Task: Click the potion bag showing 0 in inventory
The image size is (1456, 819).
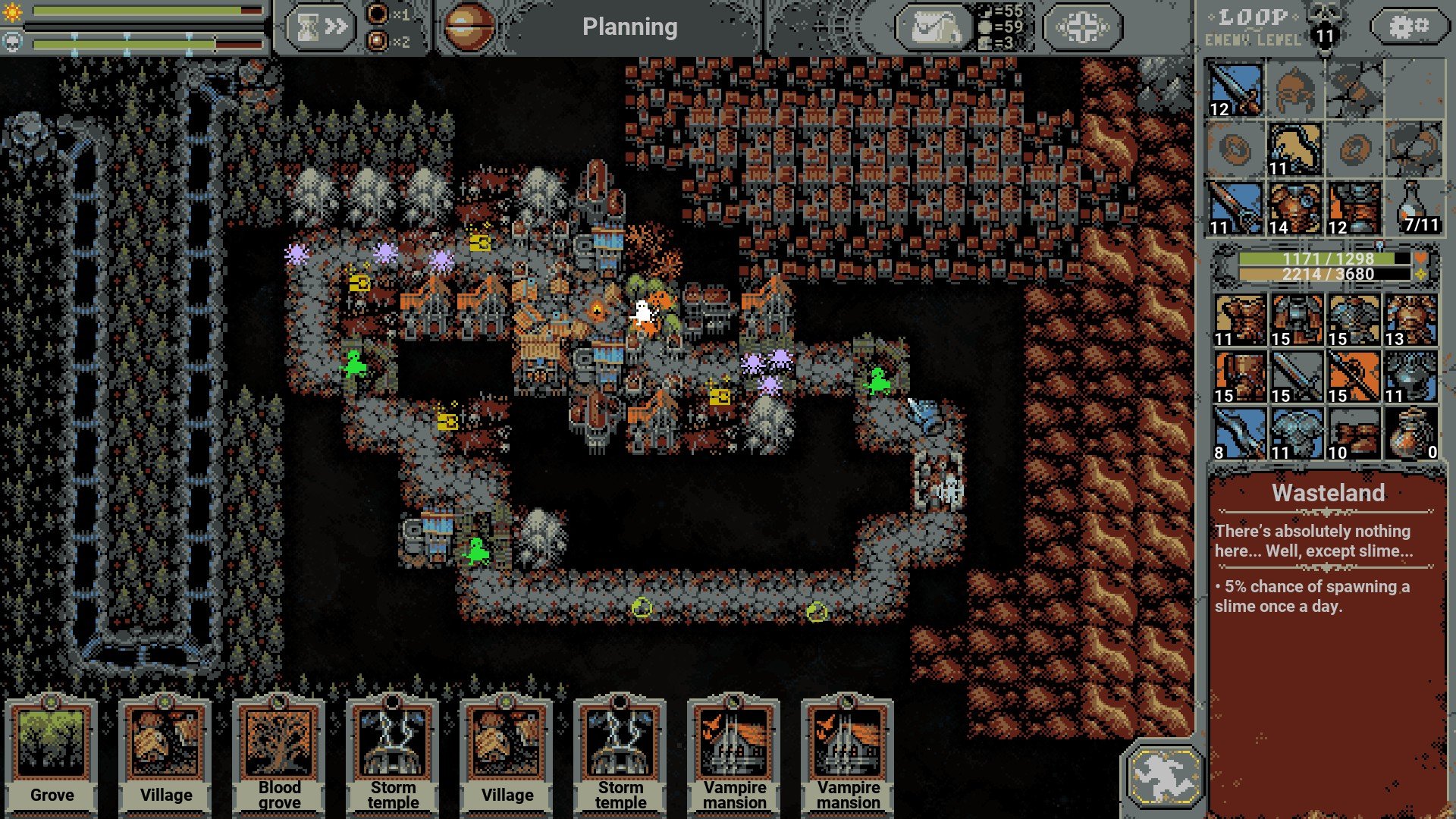Action: coord(1410,434)
